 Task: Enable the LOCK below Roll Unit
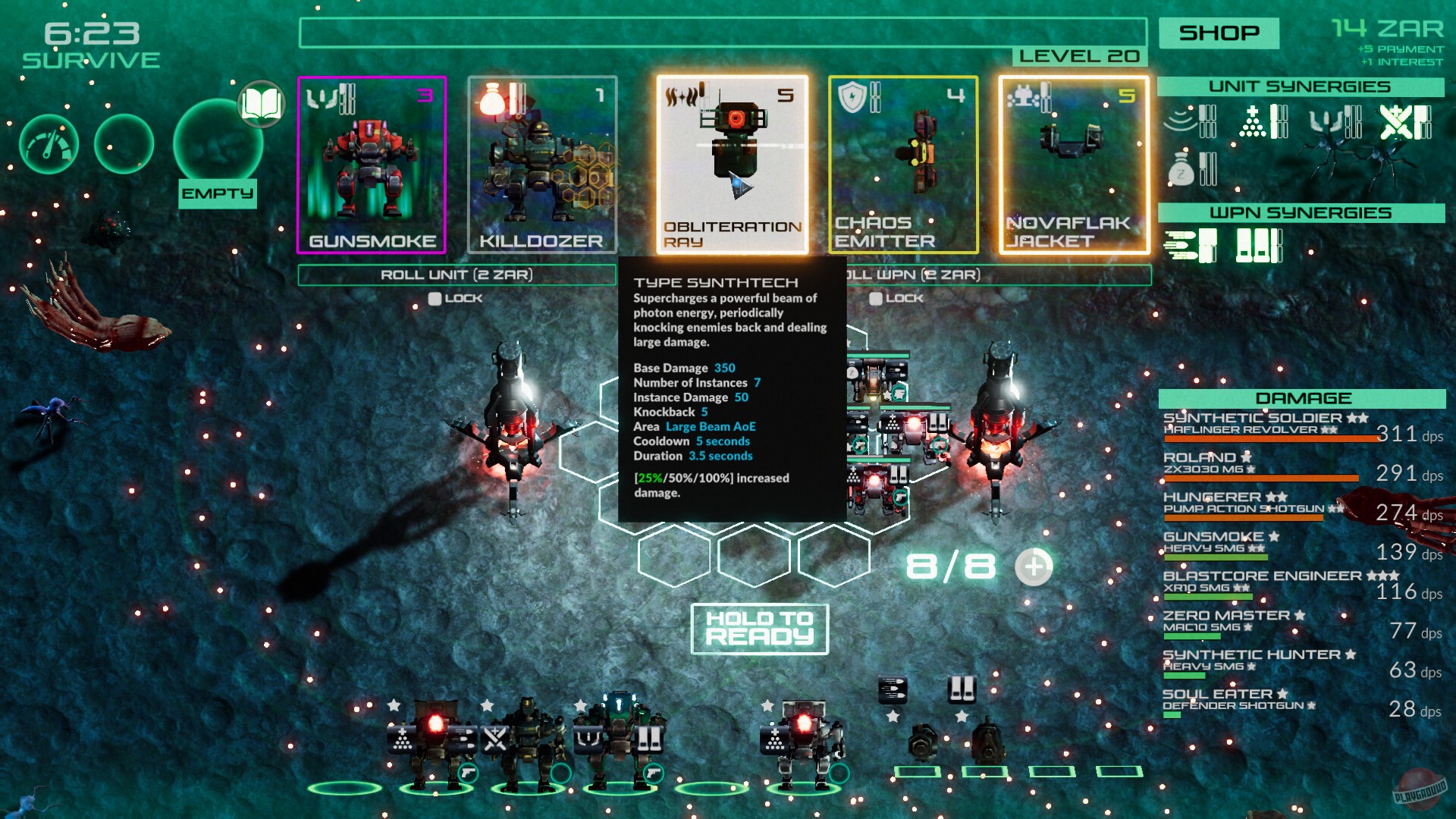(435, 298)
